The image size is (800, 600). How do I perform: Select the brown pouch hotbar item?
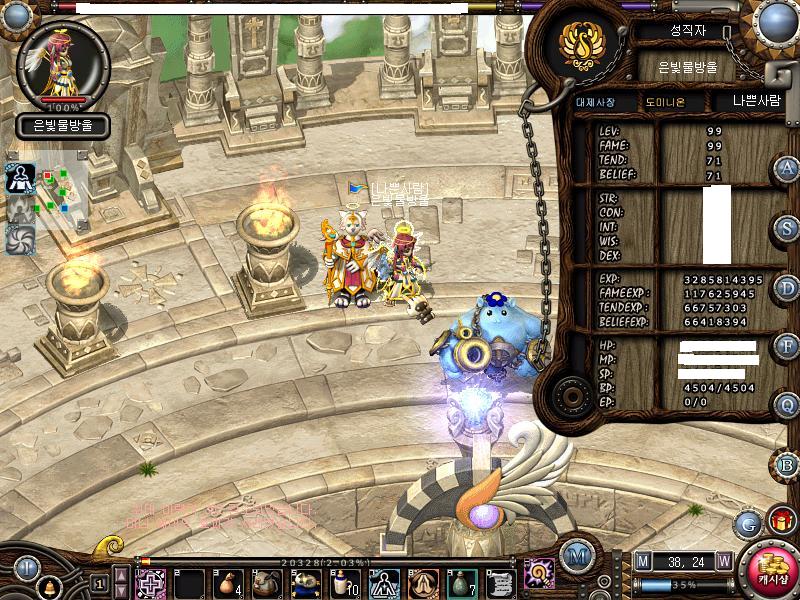coord(228,583)
